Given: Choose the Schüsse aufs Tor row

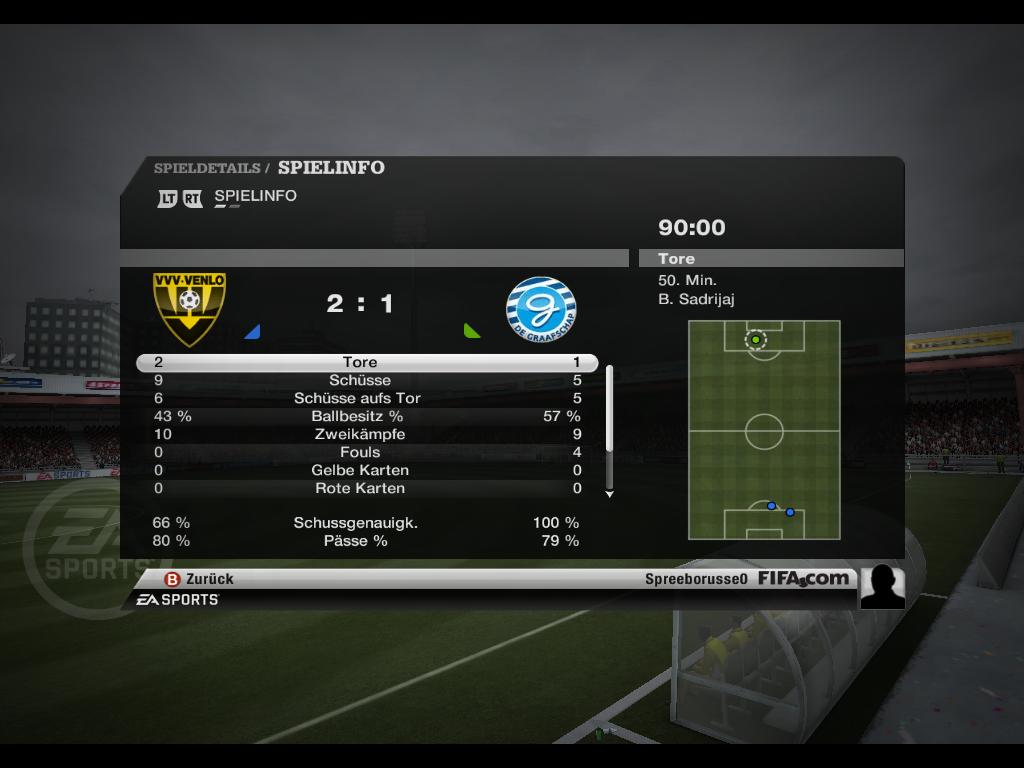Looking at the screenshot, I should [366, 398].
